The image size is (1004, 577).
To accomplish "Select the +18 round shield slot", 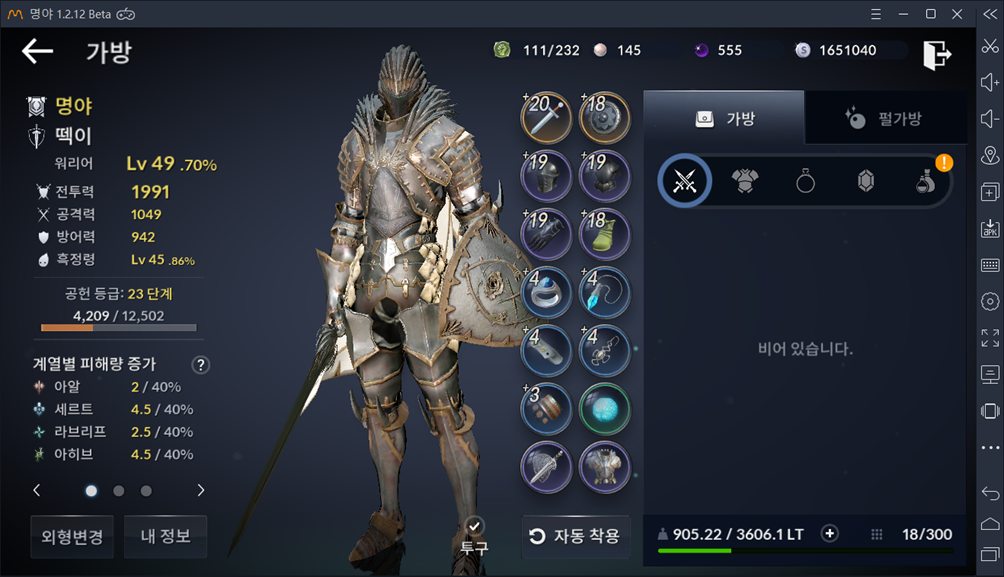I will 605,118.
